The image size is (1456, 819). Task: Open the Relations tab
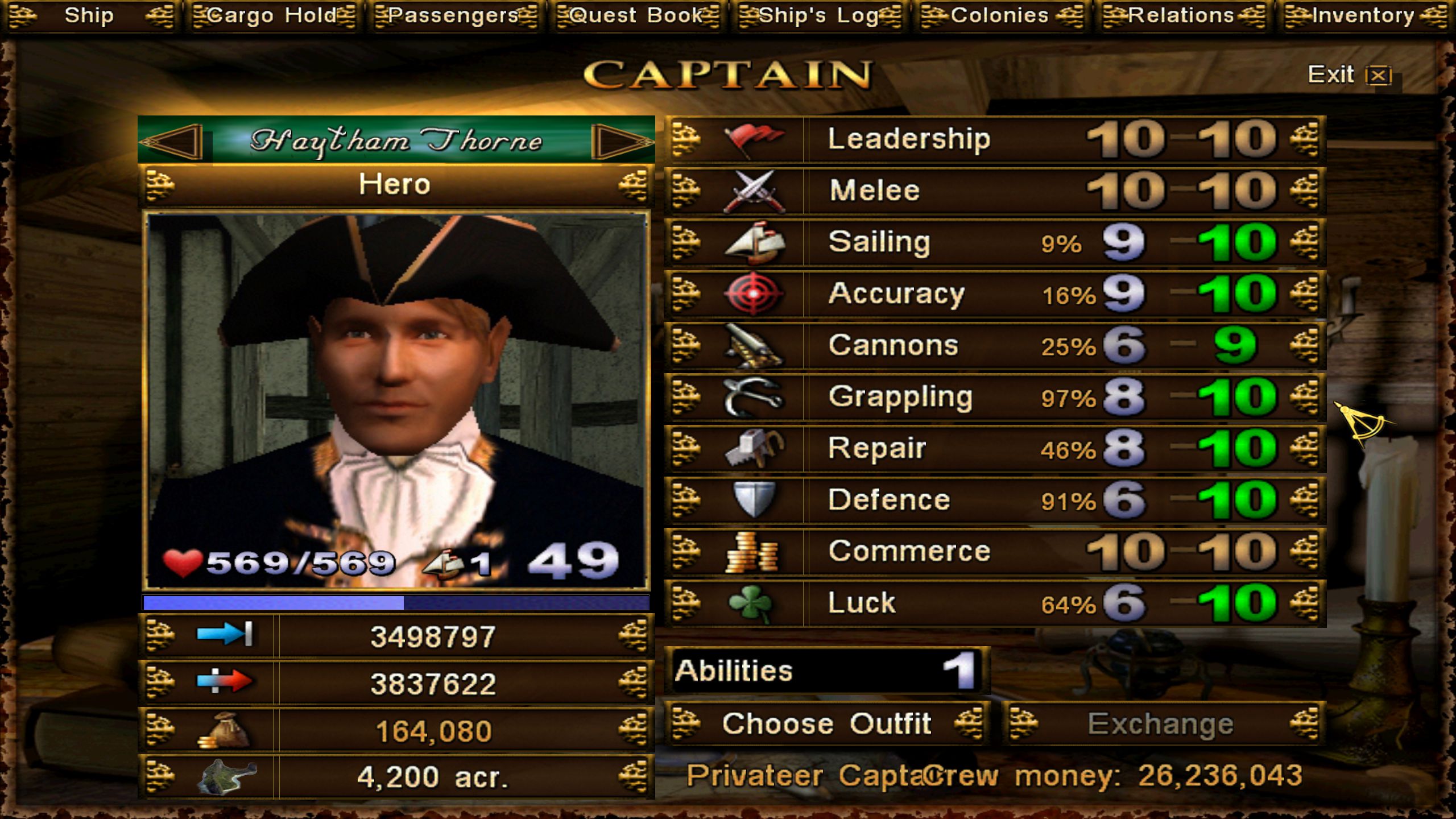[x=1182, y=15]
